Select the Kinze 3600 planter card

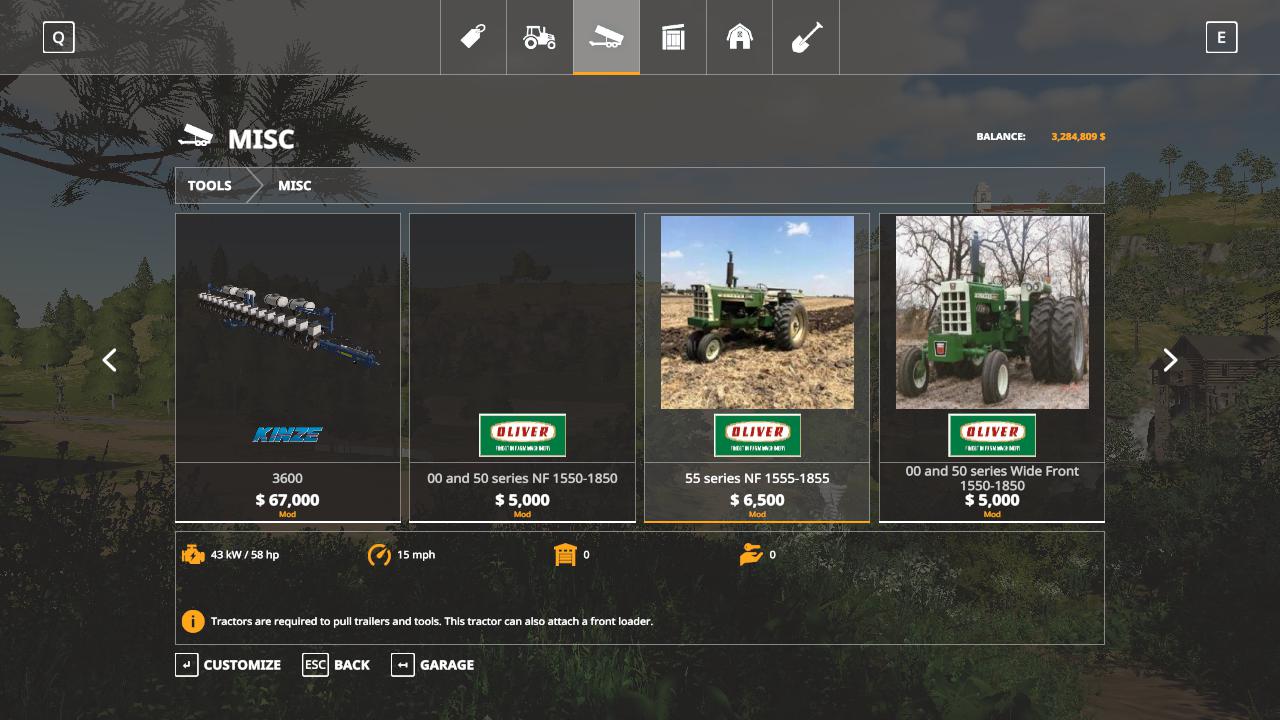tap(288, 366)
